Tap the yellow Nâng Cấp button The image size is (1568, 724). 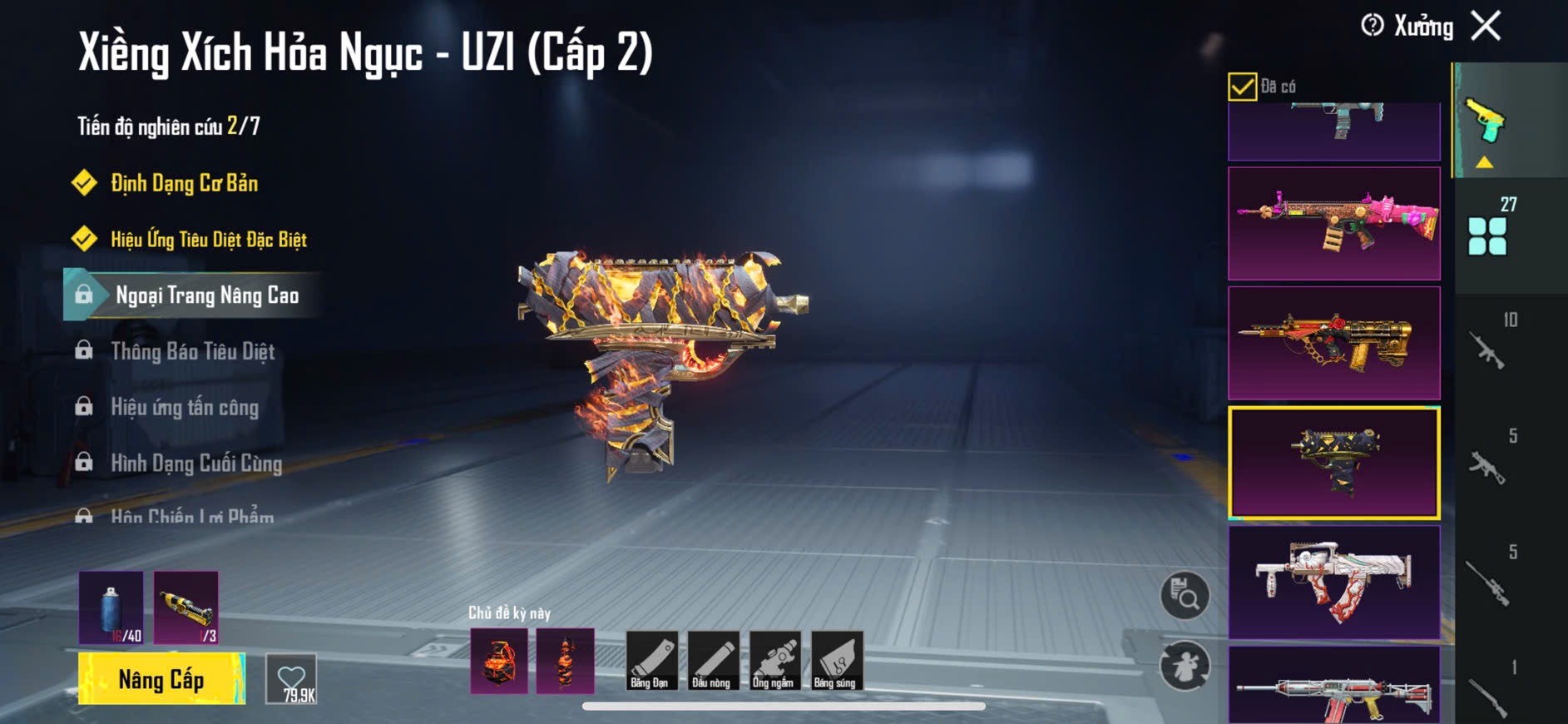(161, 679)
